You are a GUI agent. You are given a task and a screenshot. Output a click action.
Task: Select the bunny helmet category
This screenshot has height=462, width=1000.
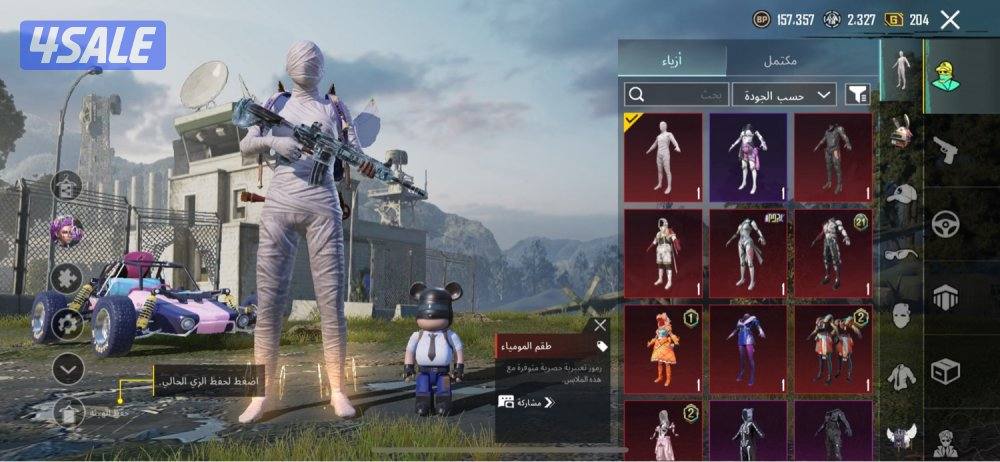click(x=902, y=131)
